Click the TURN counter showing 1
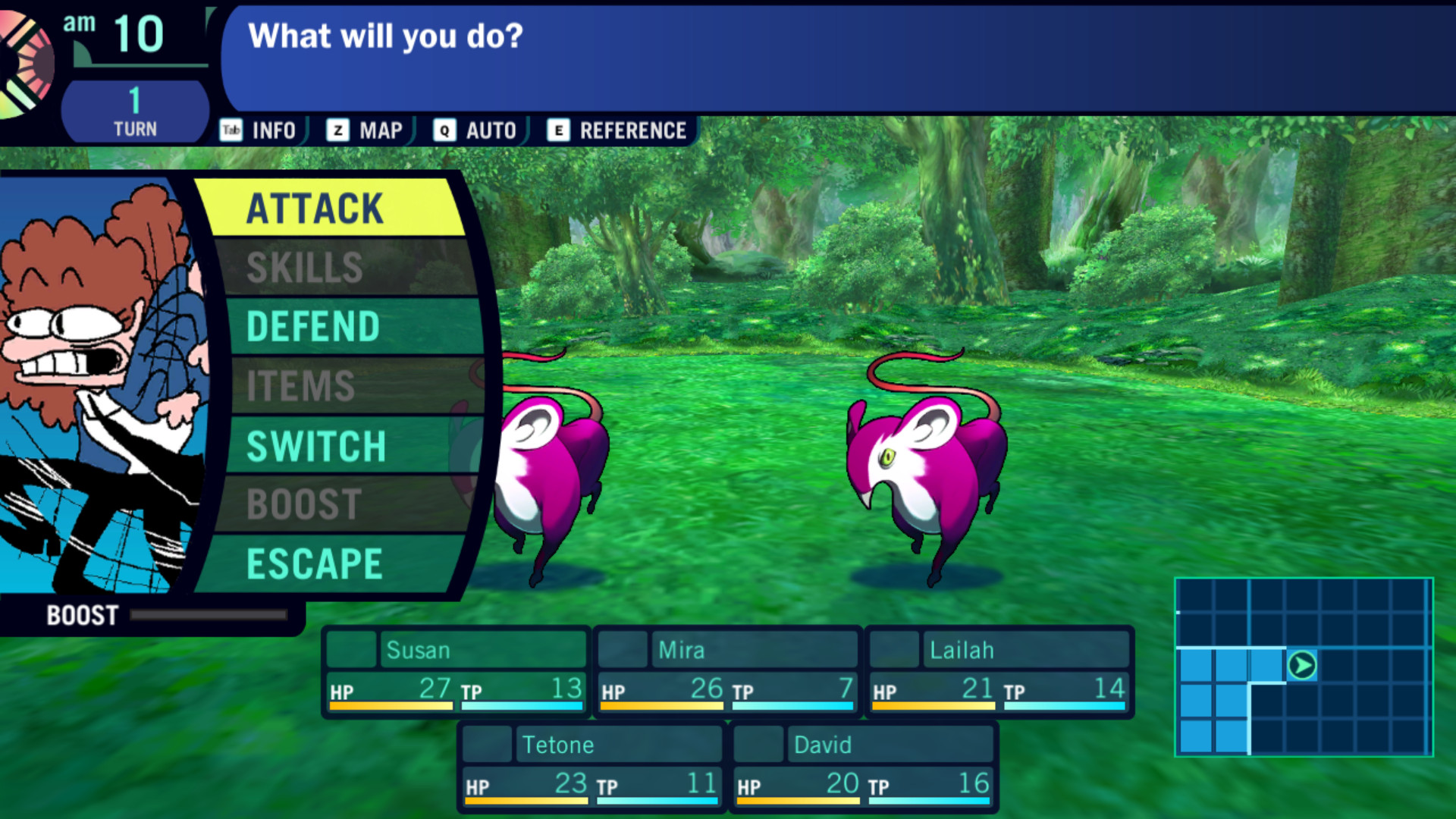 133,108
